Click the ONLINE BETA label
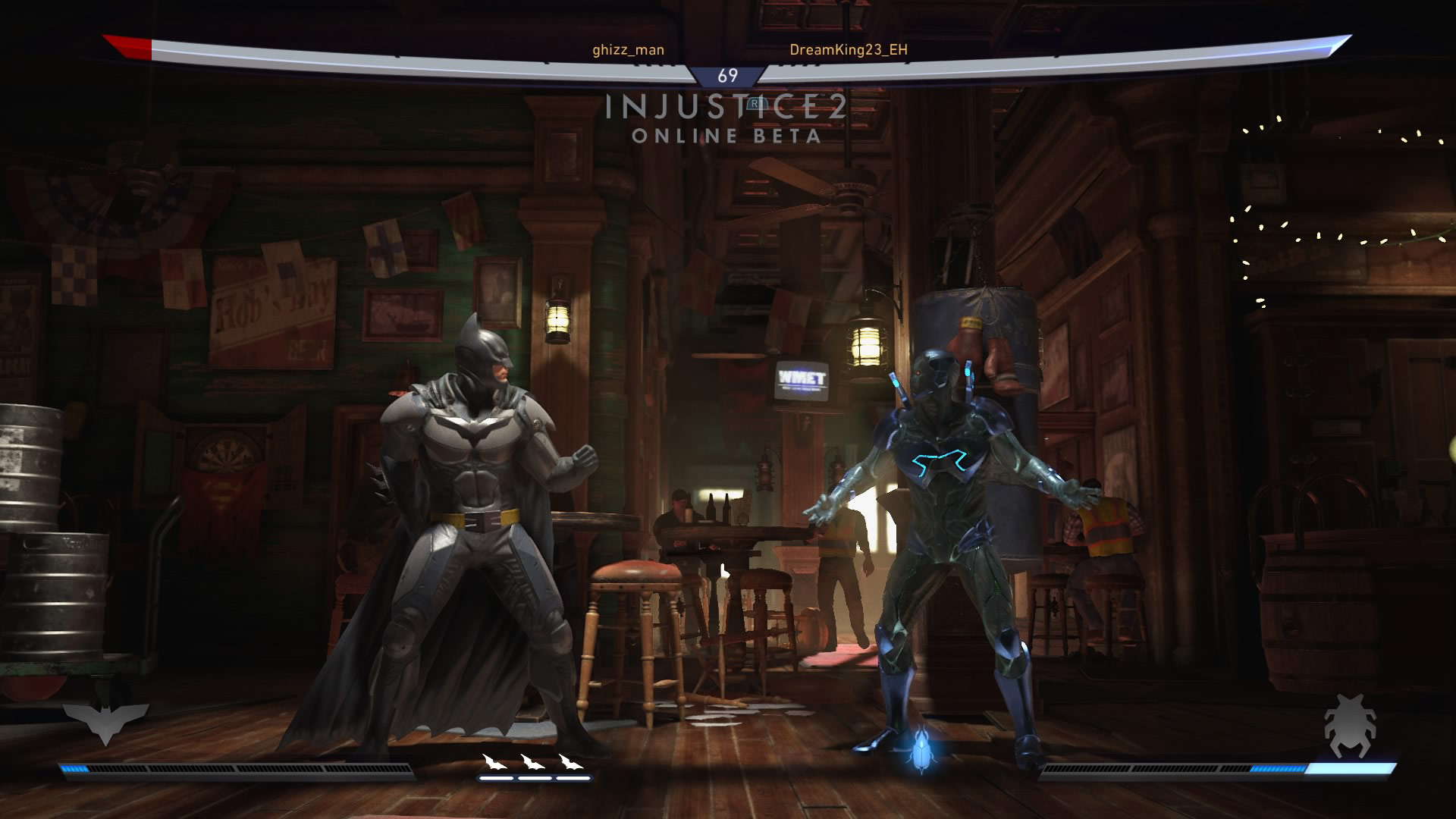The height and width of the screenshot is (819, 1456). click(x=727, y=136)
